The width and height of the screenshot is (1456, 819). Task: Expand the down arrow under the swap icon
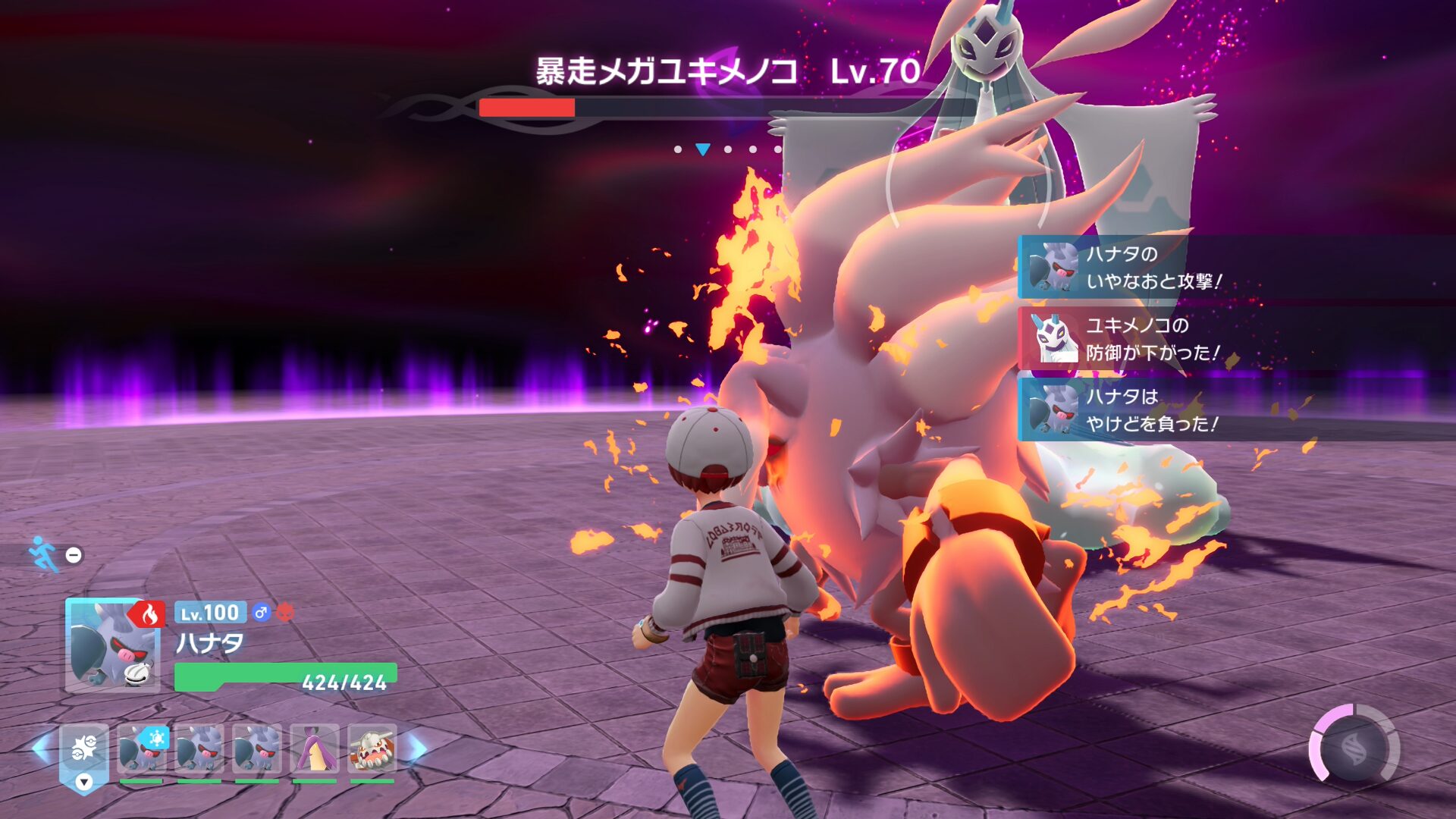pos(84,782)
